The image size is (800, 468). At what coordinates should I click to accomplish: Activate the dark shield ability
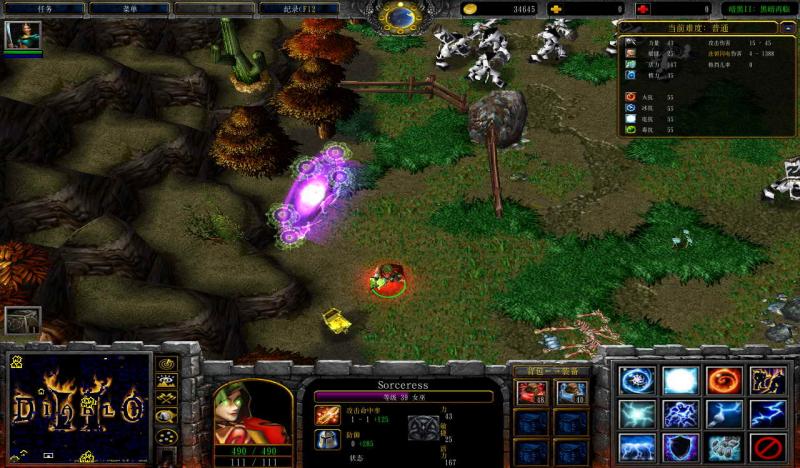(679, 447)
